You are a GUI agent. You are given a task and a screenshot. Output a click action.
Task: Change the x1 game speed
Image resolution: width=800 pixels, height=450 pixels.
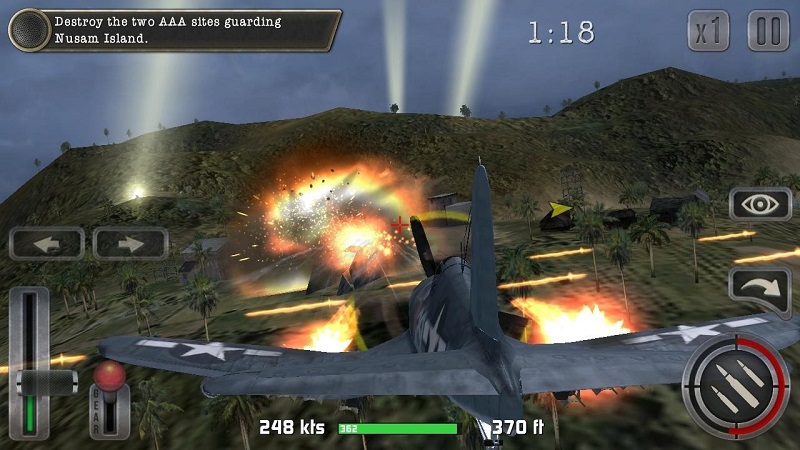point(710,31)
